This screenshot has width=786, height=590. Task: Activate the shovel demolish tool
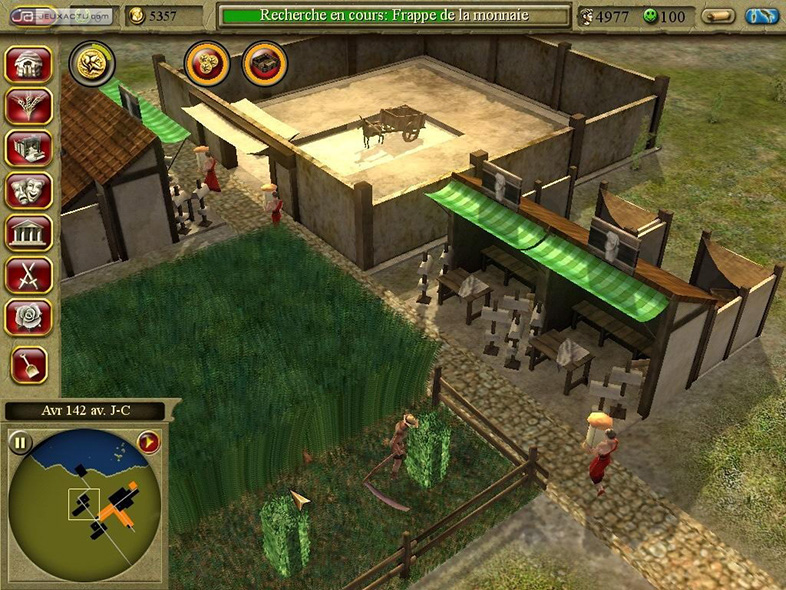click(x=28, y=366)
